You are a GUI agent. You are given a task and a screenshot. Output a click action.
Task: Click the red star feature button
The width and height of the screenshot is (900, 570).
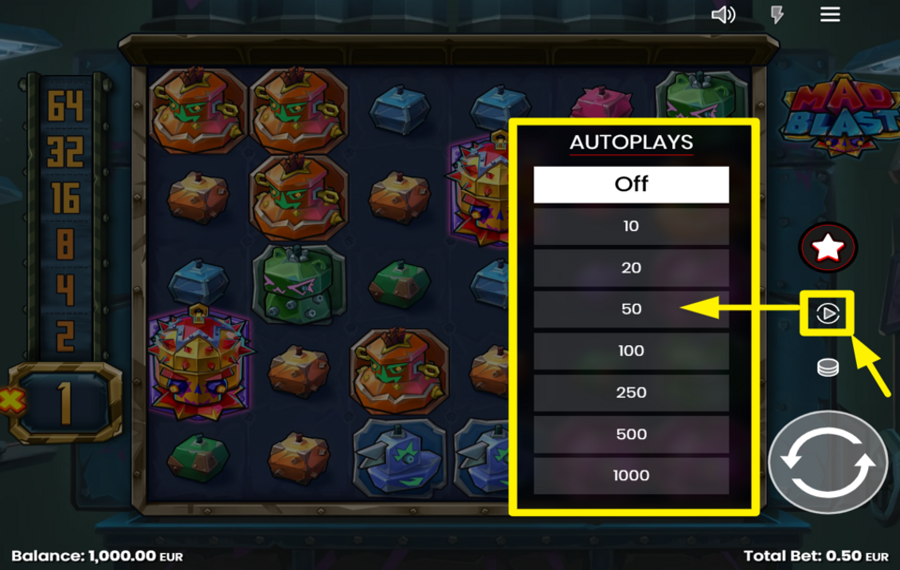click(x=828, y=248)
